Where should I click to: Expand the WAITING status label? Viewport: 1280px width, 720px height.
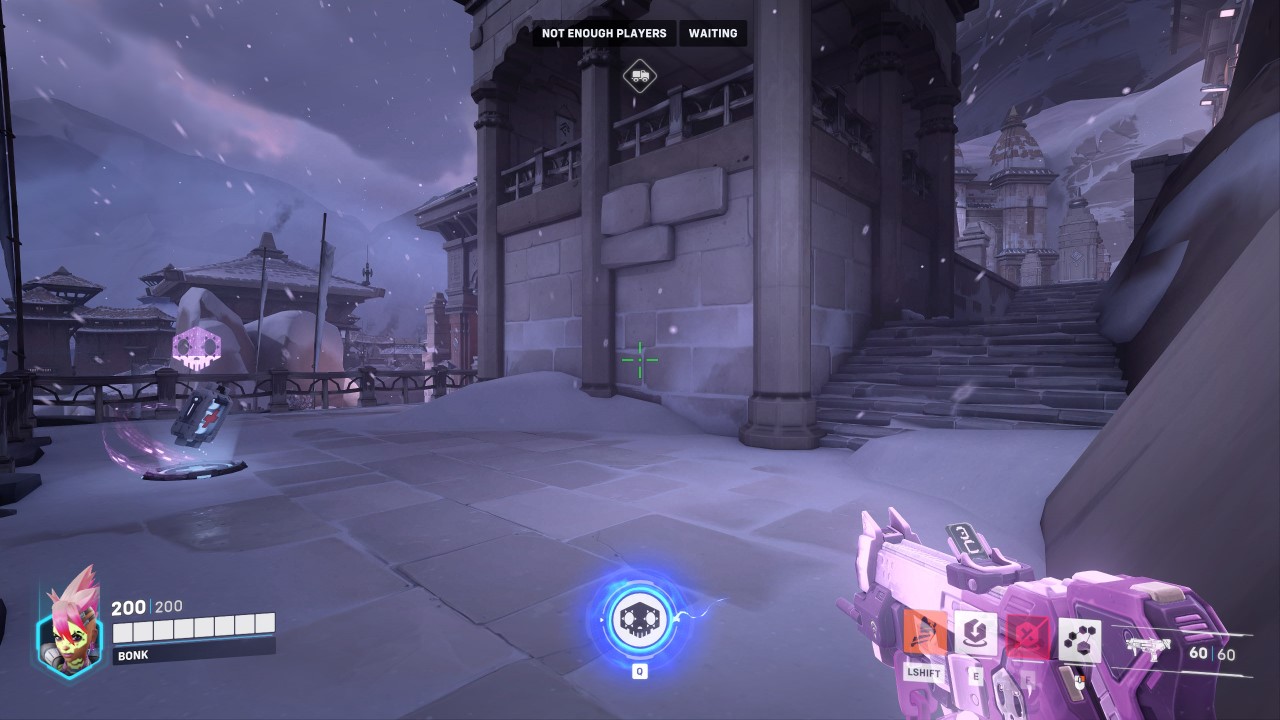point(711,33)
